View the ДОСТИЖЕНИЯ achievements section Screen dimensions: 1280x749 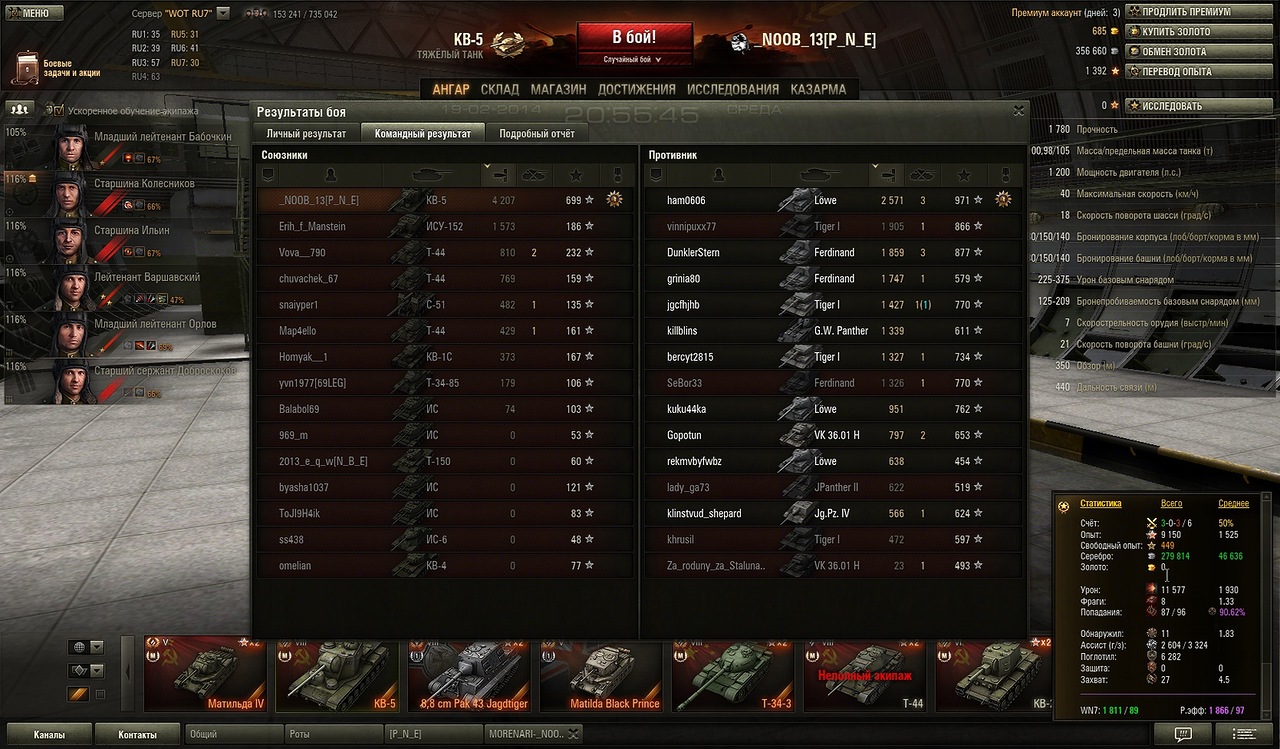point(636,89)
